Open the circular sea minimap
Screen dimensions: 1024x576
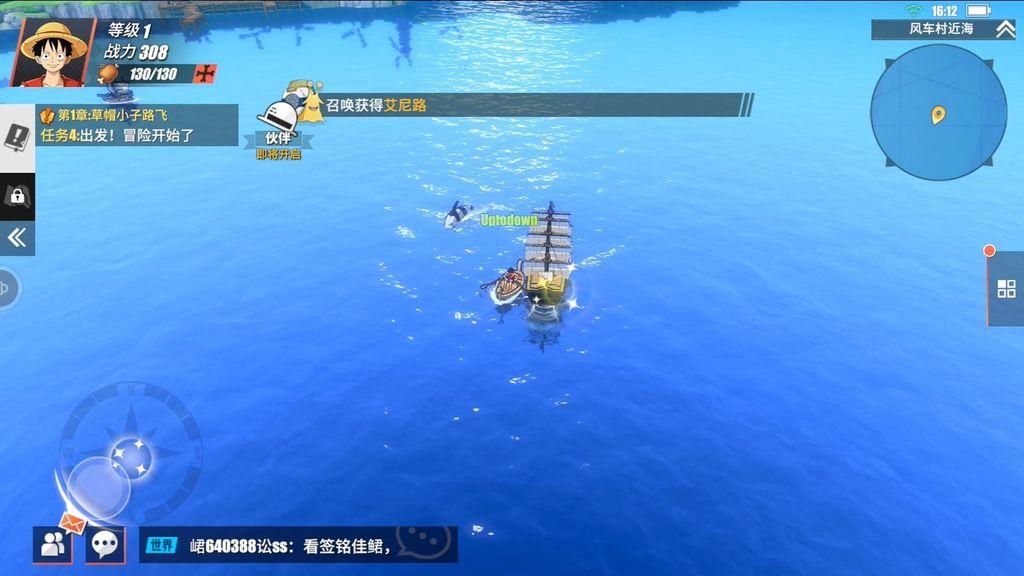point(938,112)
